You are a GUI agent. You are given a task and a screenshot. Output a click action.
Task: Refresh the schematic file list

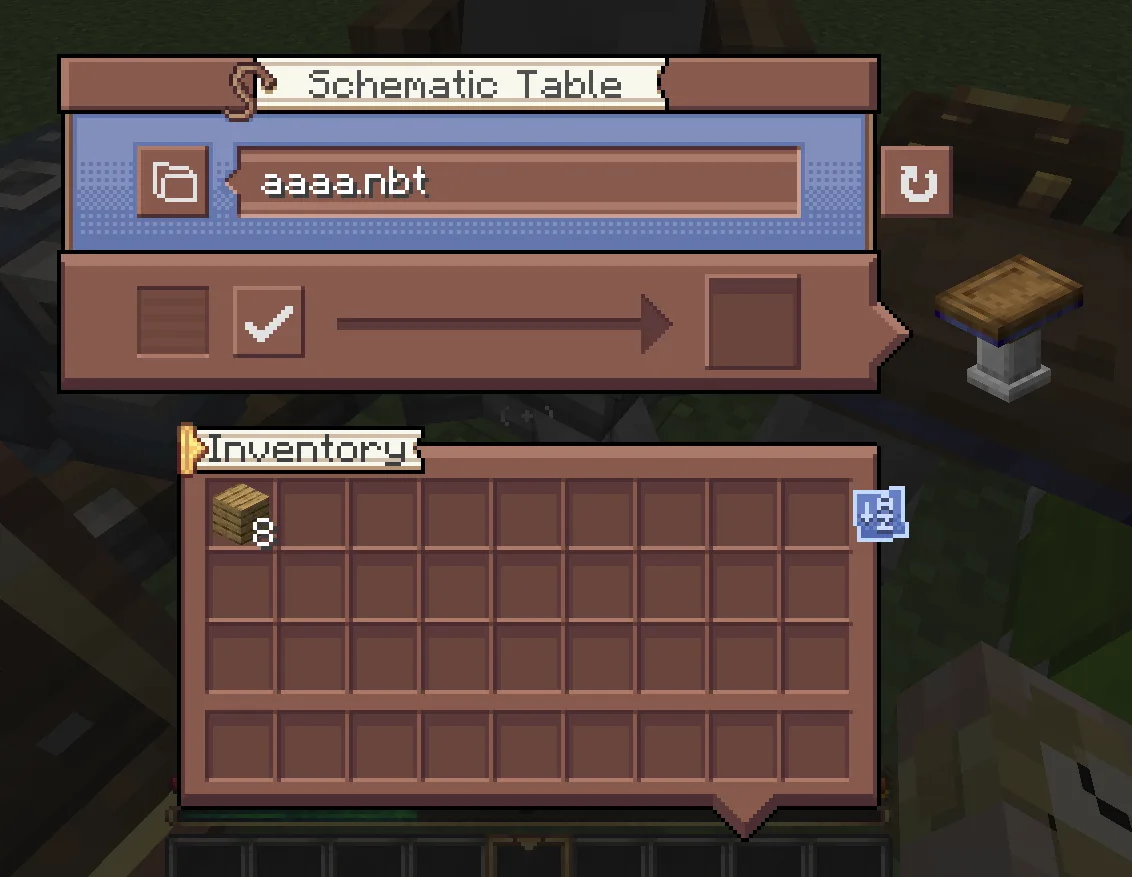point(916,182)
